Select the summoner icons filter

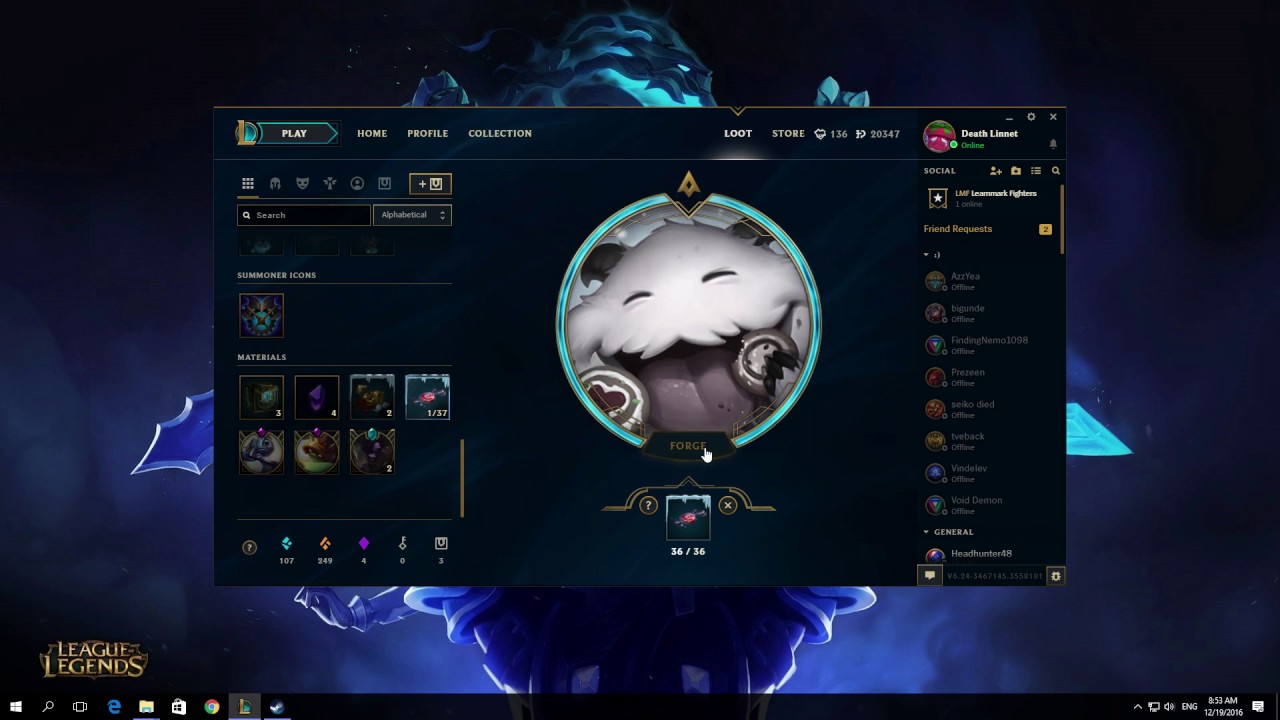pyautogui.click(x=357, y=183)
